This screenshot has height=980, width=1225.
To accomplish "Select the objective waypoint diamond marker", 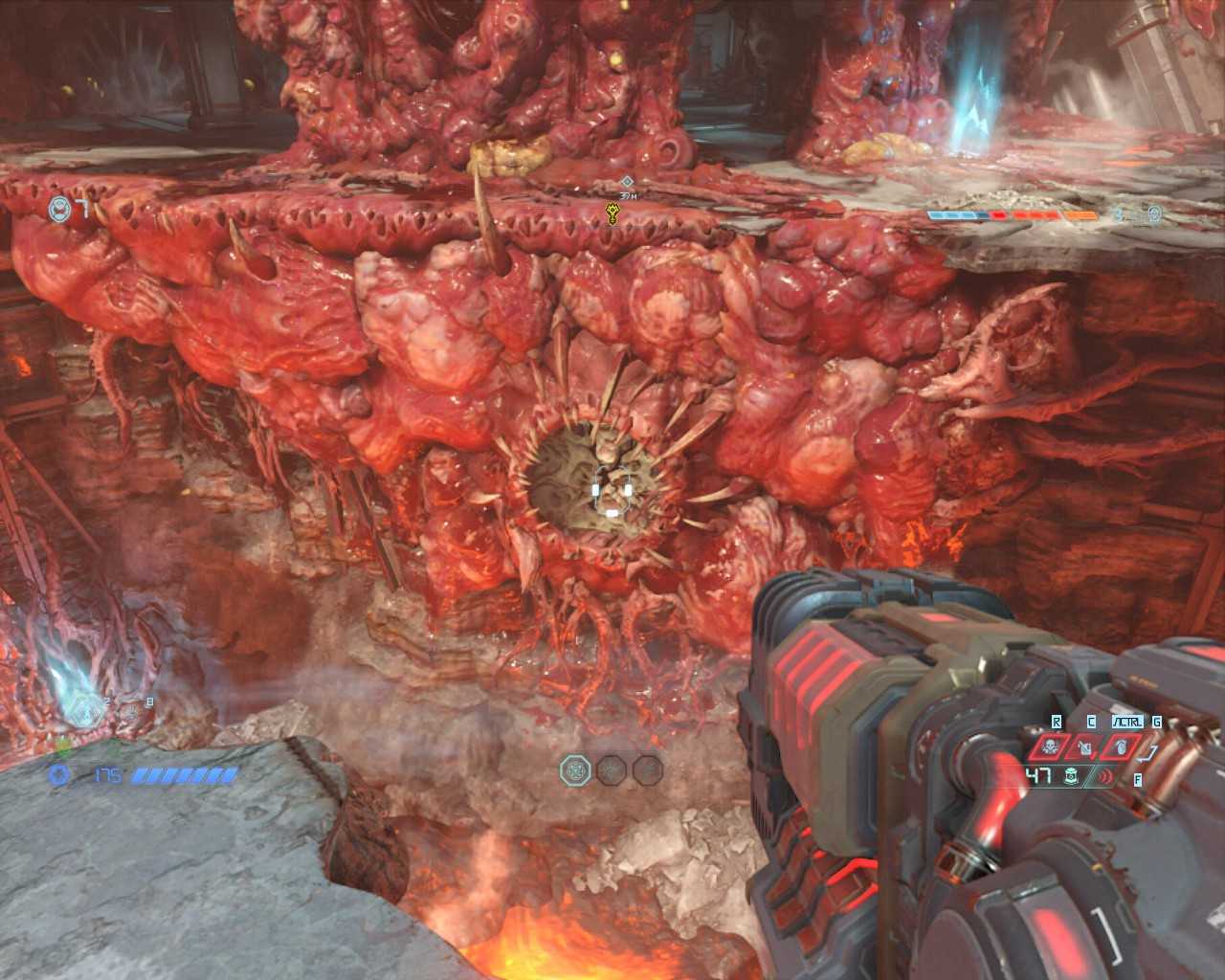I will click(626, 182).
